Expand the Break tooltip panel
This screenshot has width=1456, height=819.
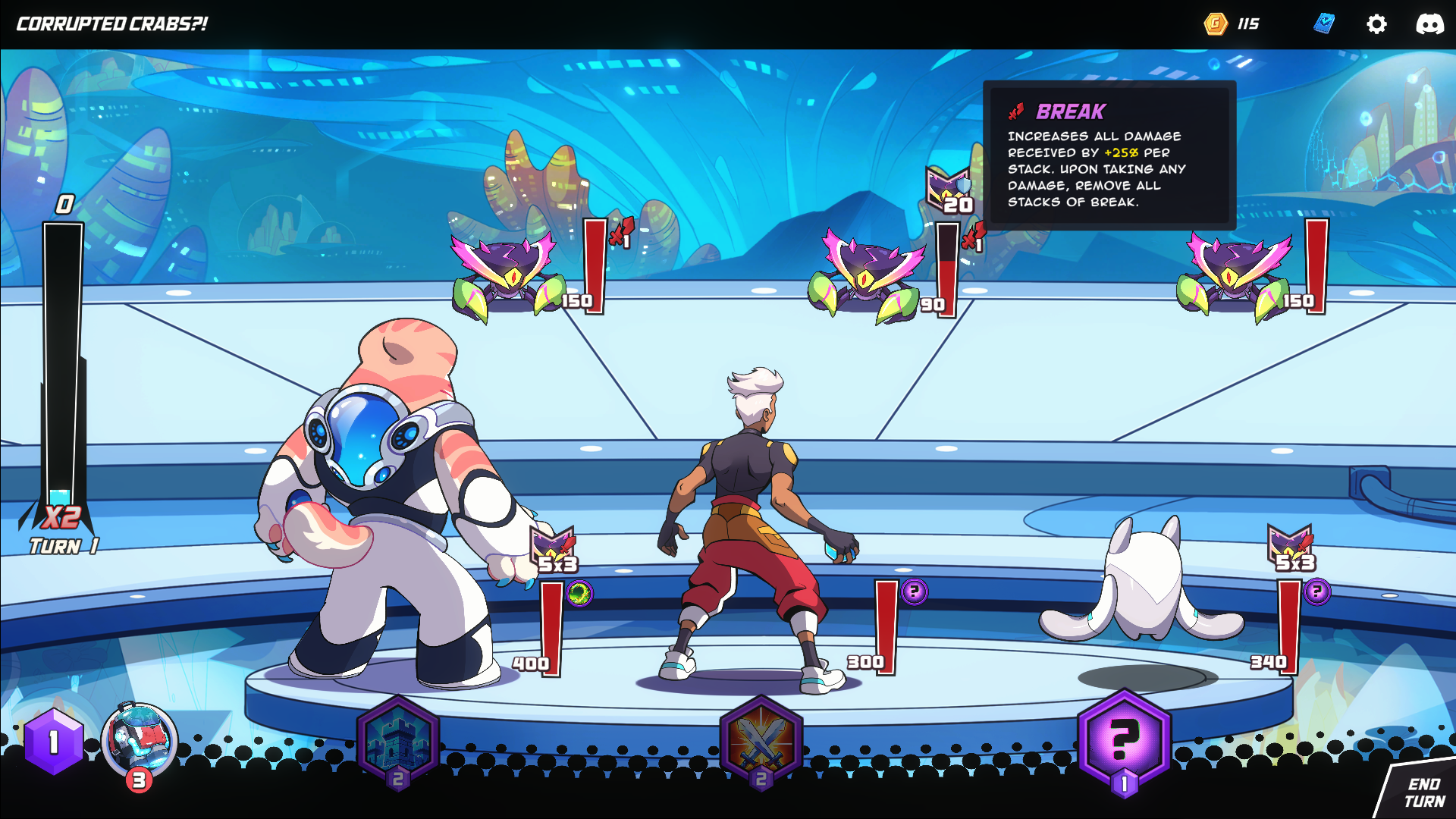point(1110,152)
